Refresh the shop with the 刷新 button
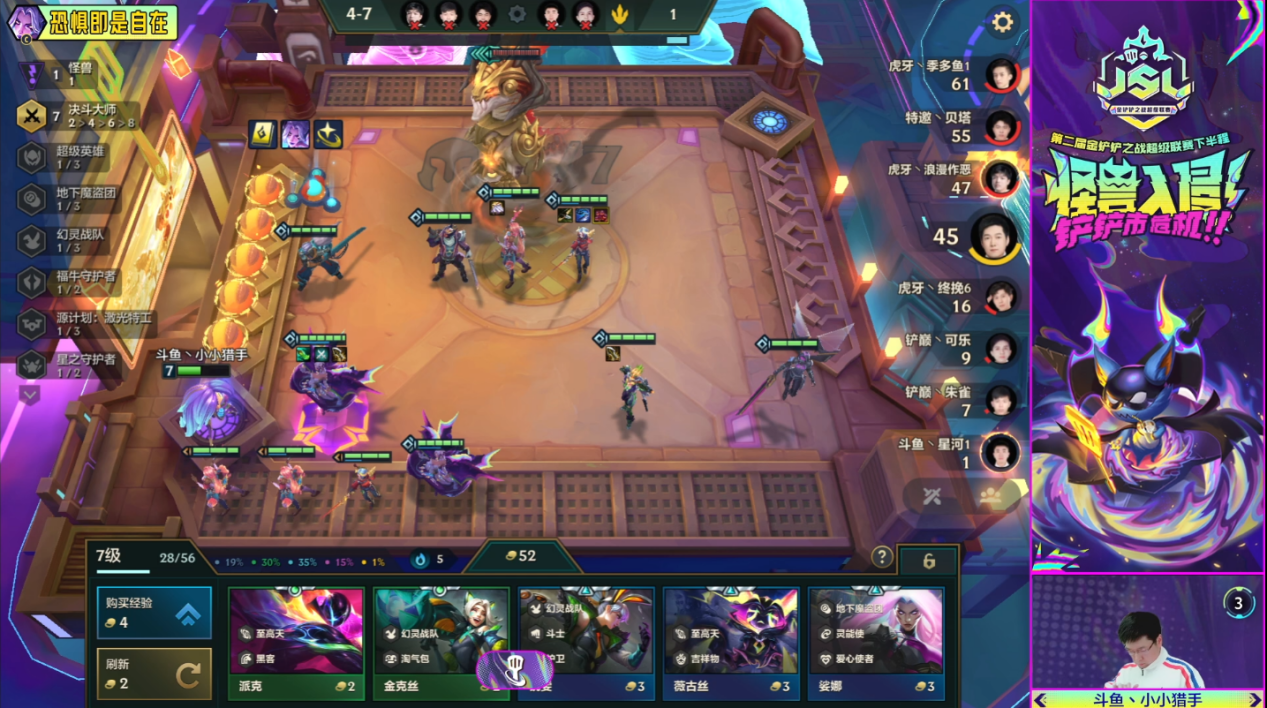 click(154, 674)
